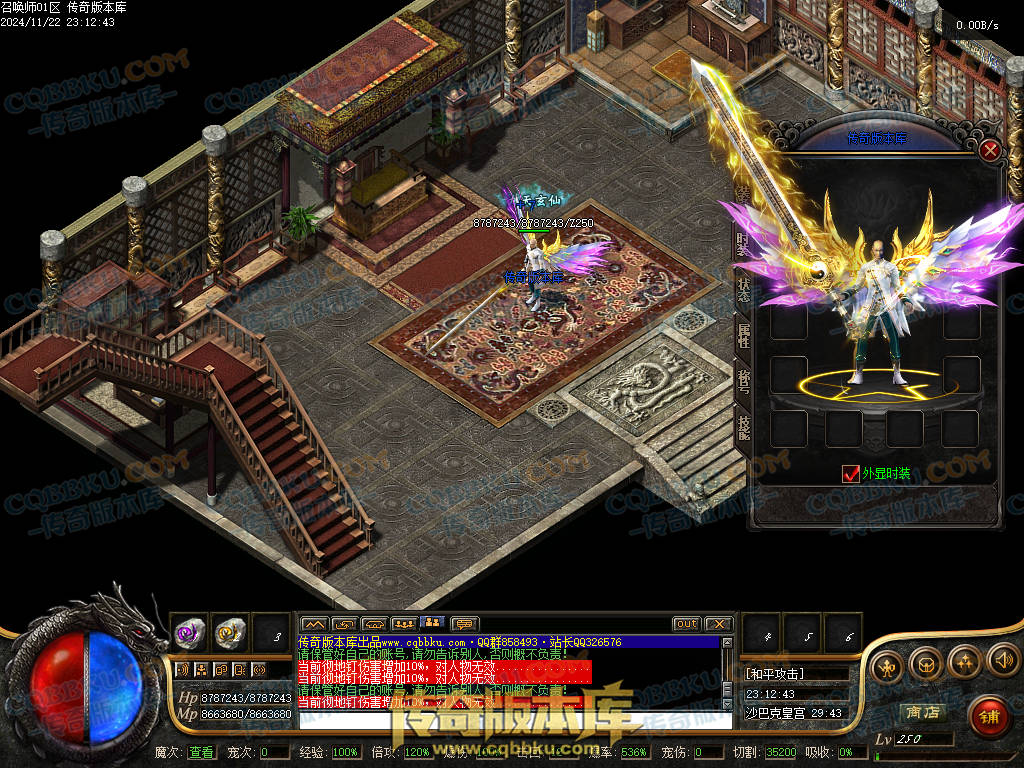Open the bag box round button
The image size is (1024, 768).
pyautogui.click(x=925, y=661)
